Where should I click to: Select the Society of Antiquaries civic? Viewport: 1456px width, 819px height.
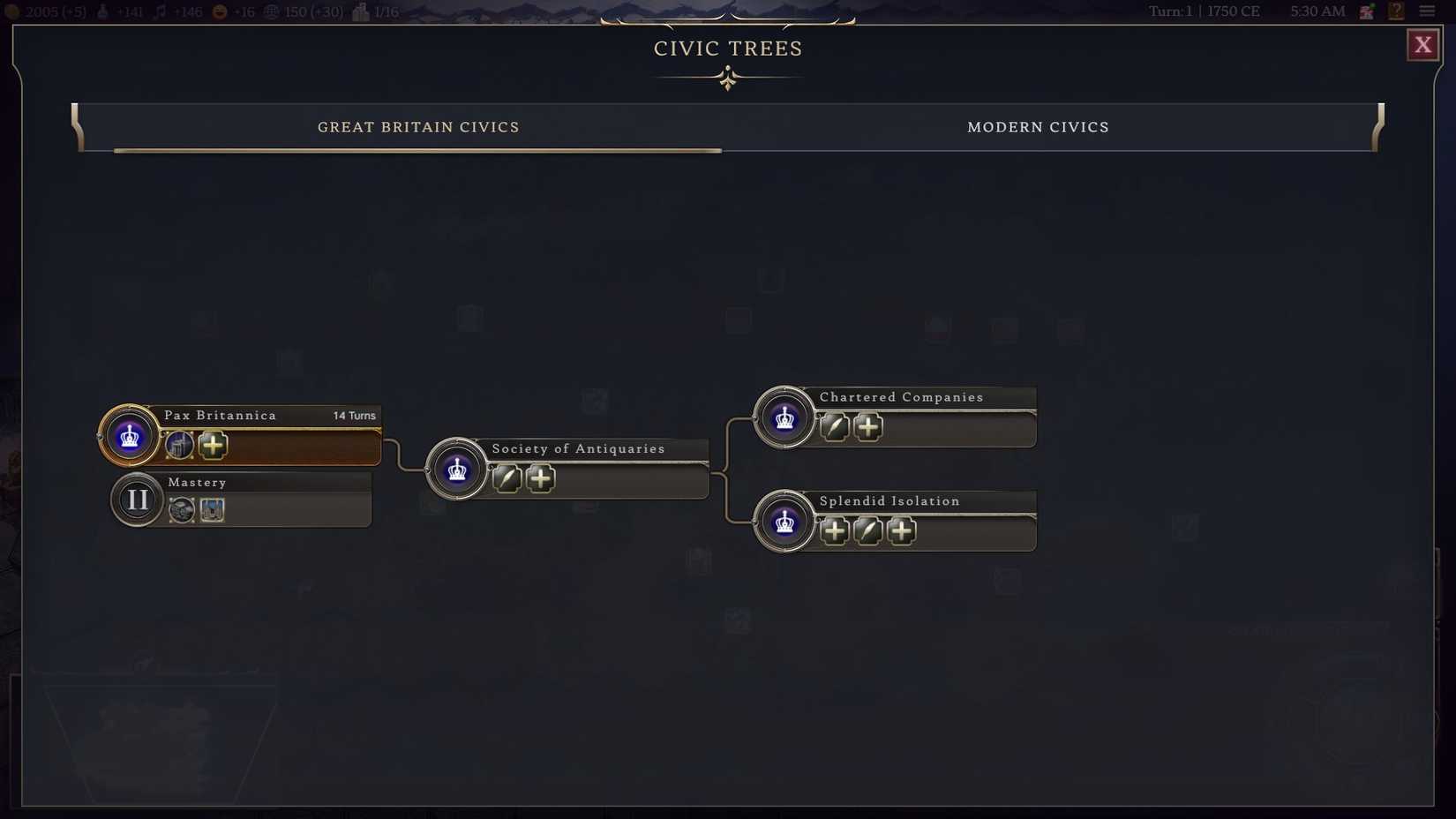[578, 448]
